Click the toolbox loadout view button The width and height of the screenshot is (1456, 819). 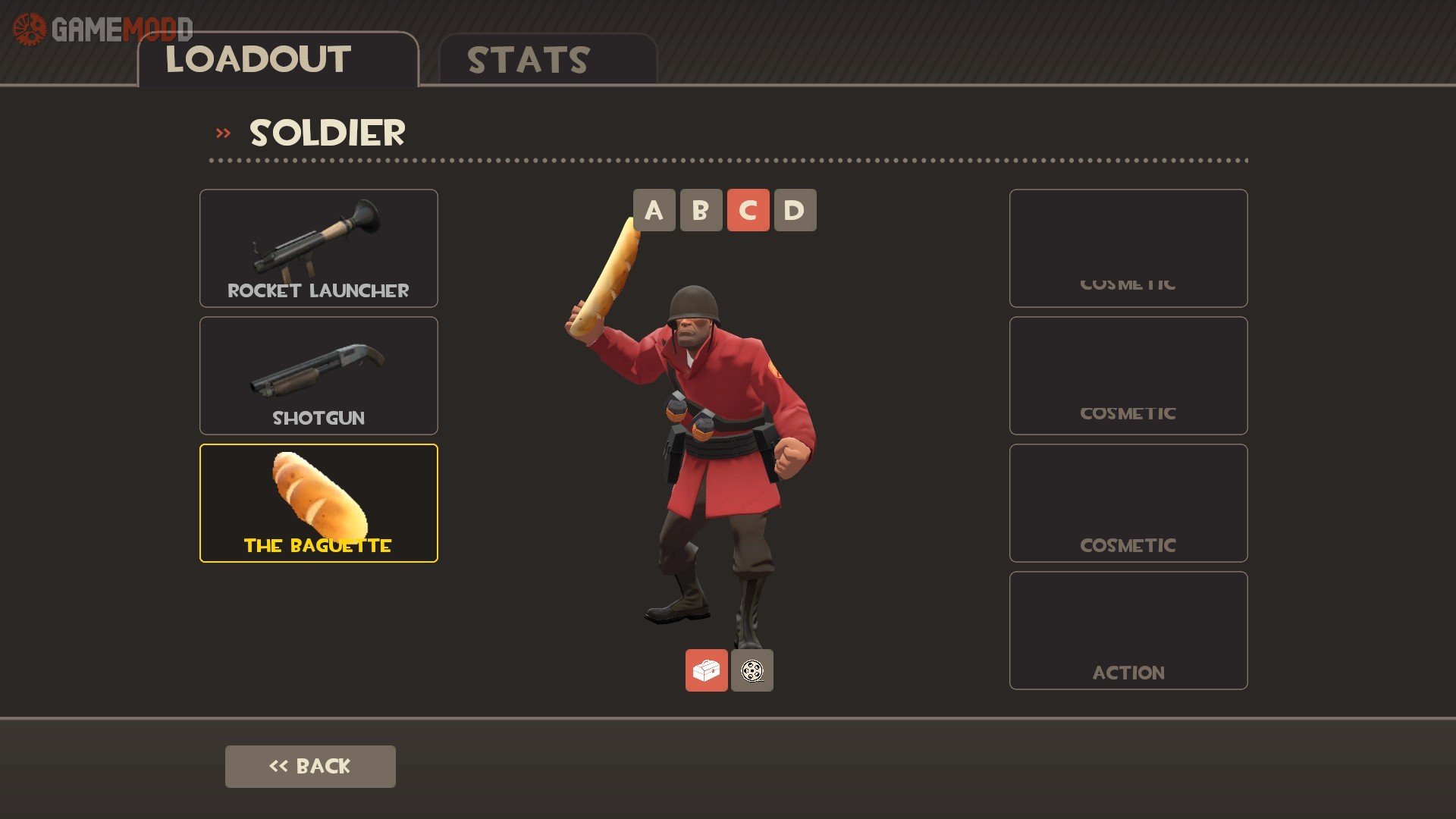[x=706, y=670]
